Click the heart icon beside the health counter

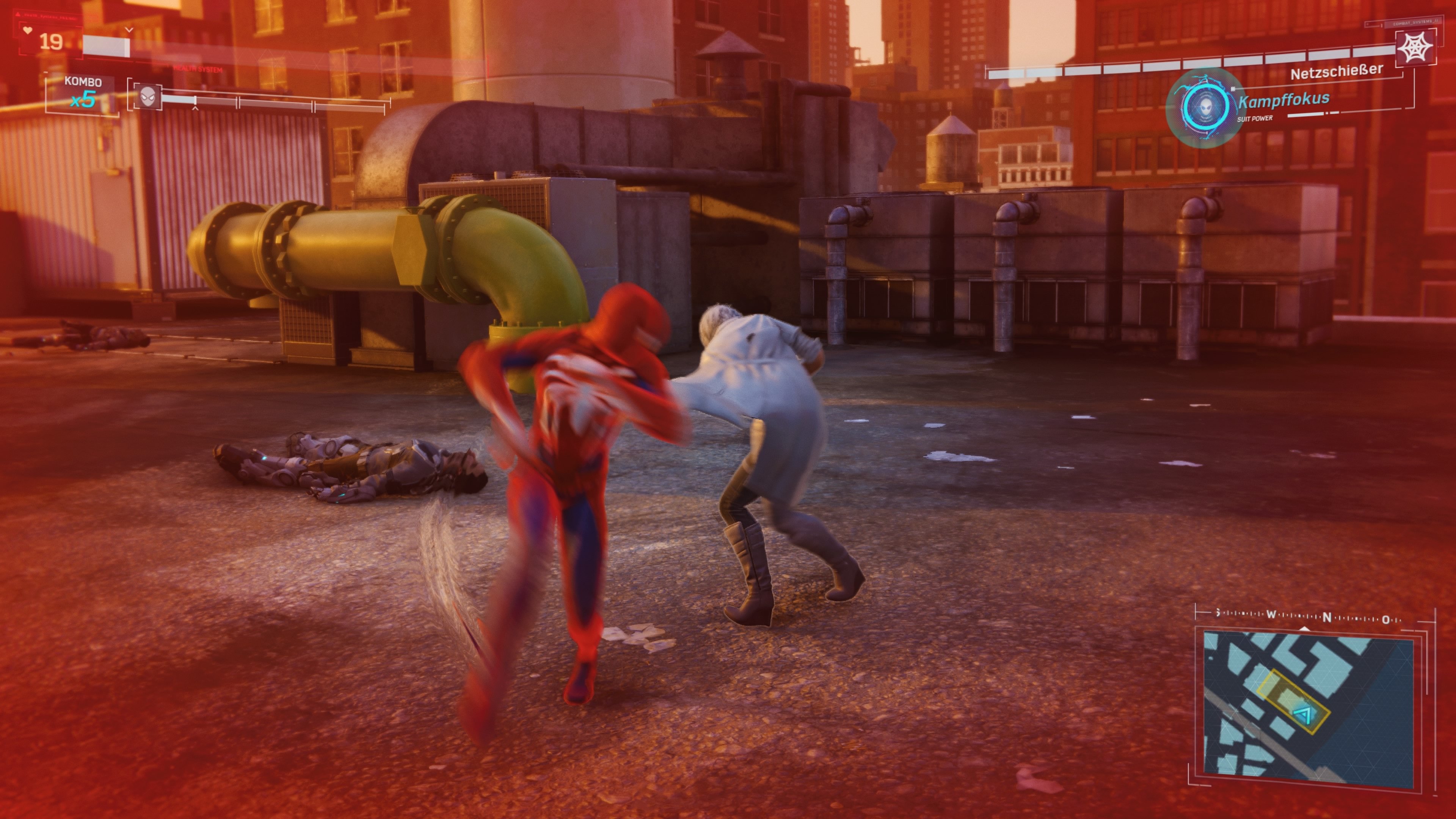click(28, 30)
